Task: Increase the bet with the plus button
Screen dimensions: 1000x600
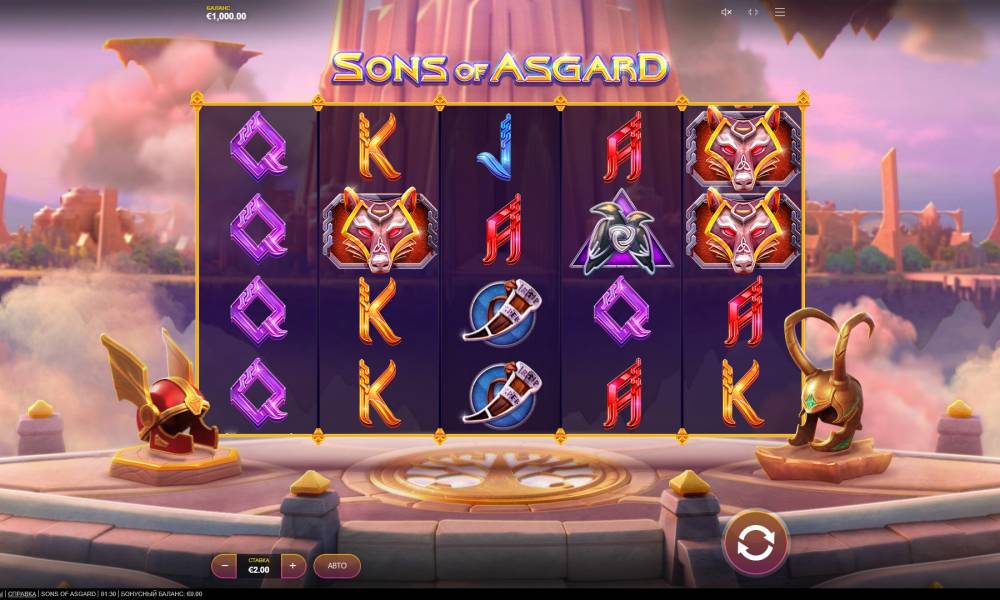Action: tap(293, 566)
